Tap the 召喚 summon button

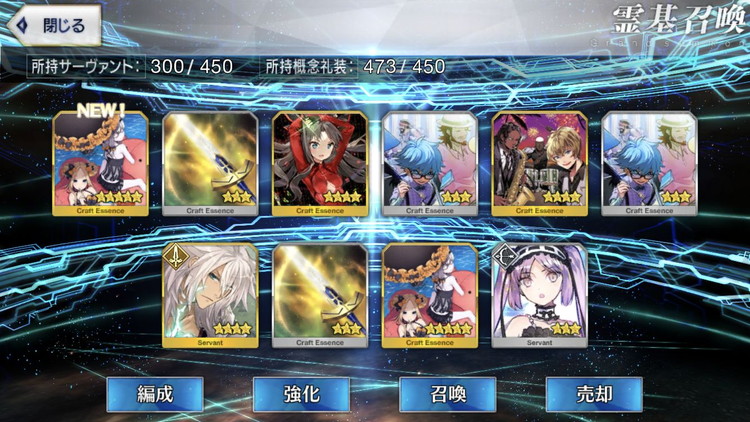447,394
